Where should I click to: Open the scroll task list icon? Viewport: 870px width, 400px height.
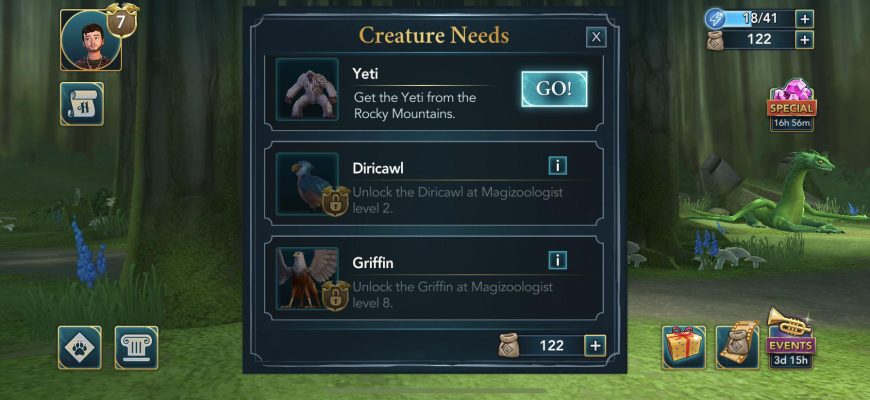click(x=81, y=104)
